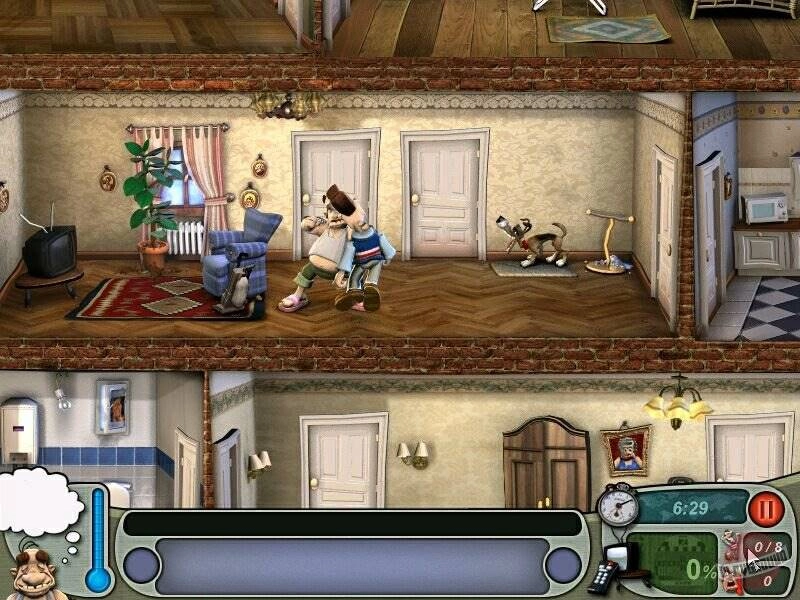800x600 pixels.
Task: Click the inventory bar's right scroll button
Action: pos(563,566)
